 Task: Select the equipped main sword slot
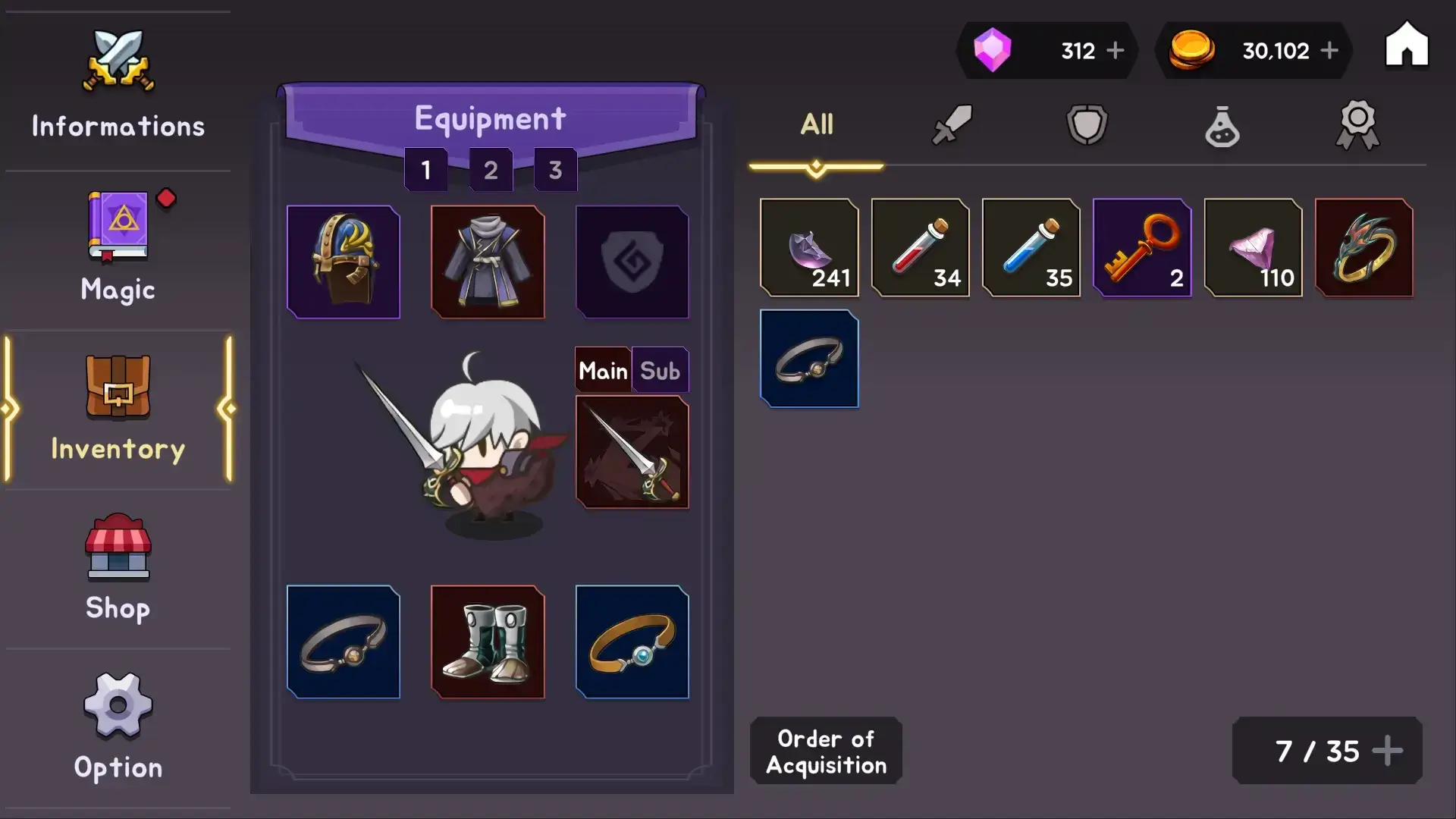(632, 452)
